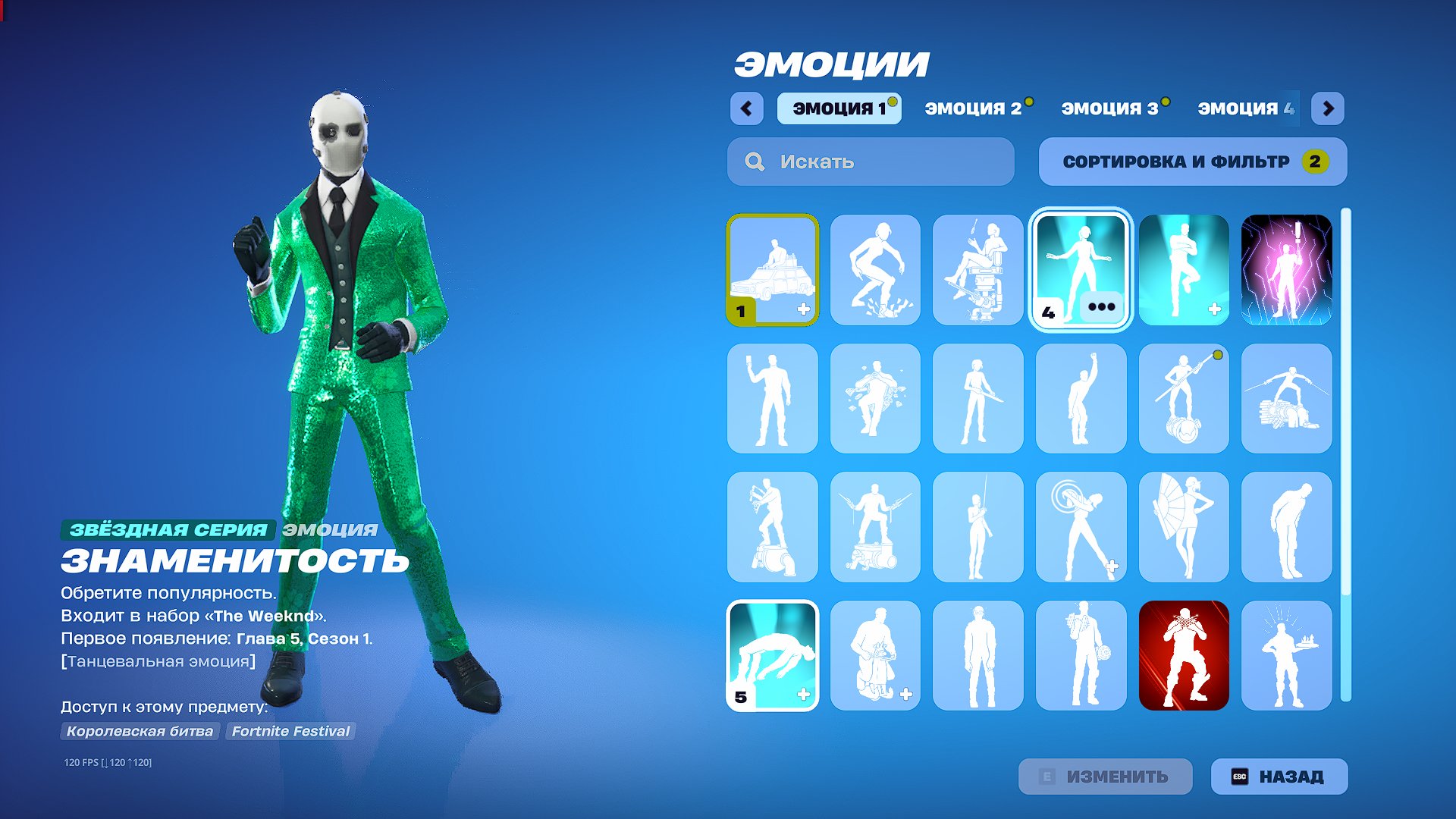This screenshot has width=1456, height=819.
Task: Click the left chevron to previous emote slots
Action: coord(747,109)
